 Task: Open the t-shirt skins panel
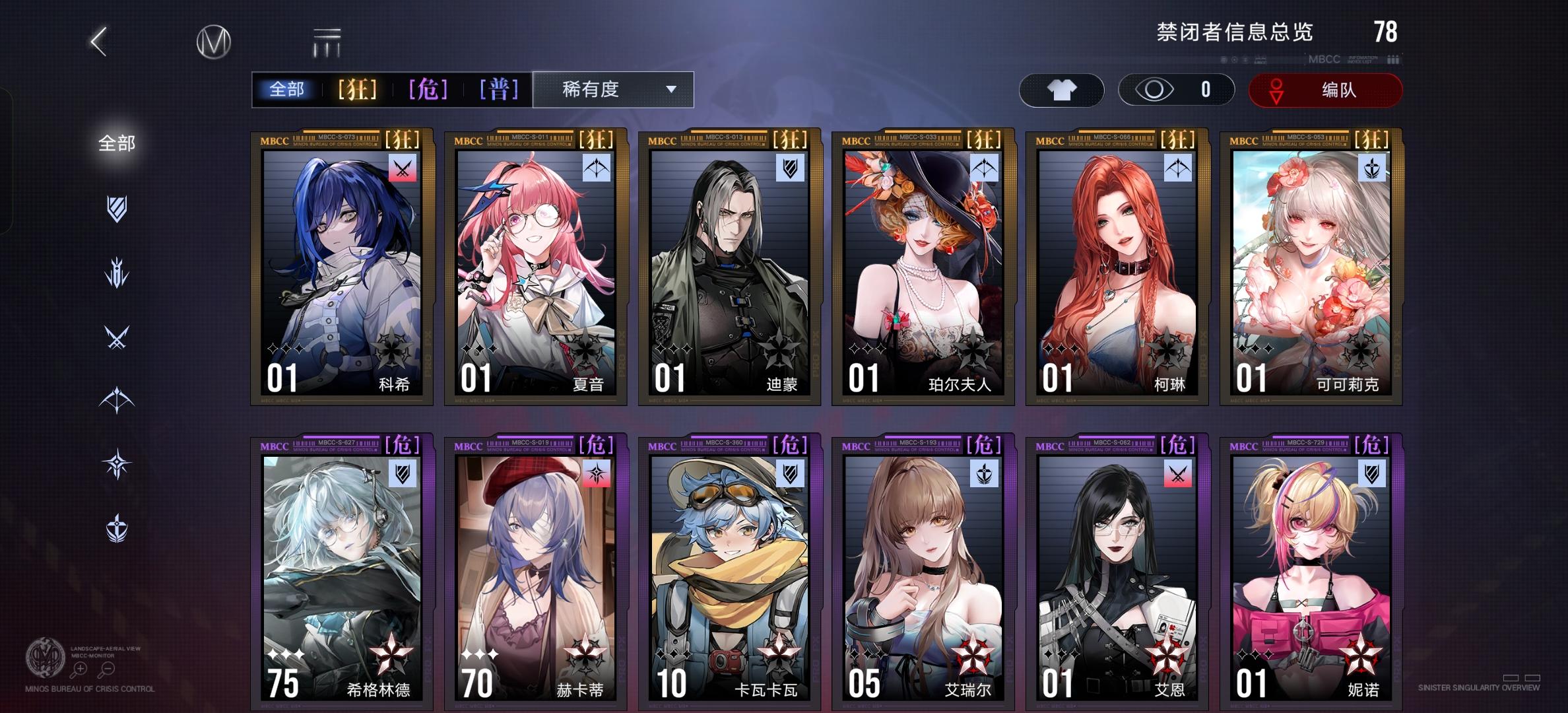[1061, 90]
